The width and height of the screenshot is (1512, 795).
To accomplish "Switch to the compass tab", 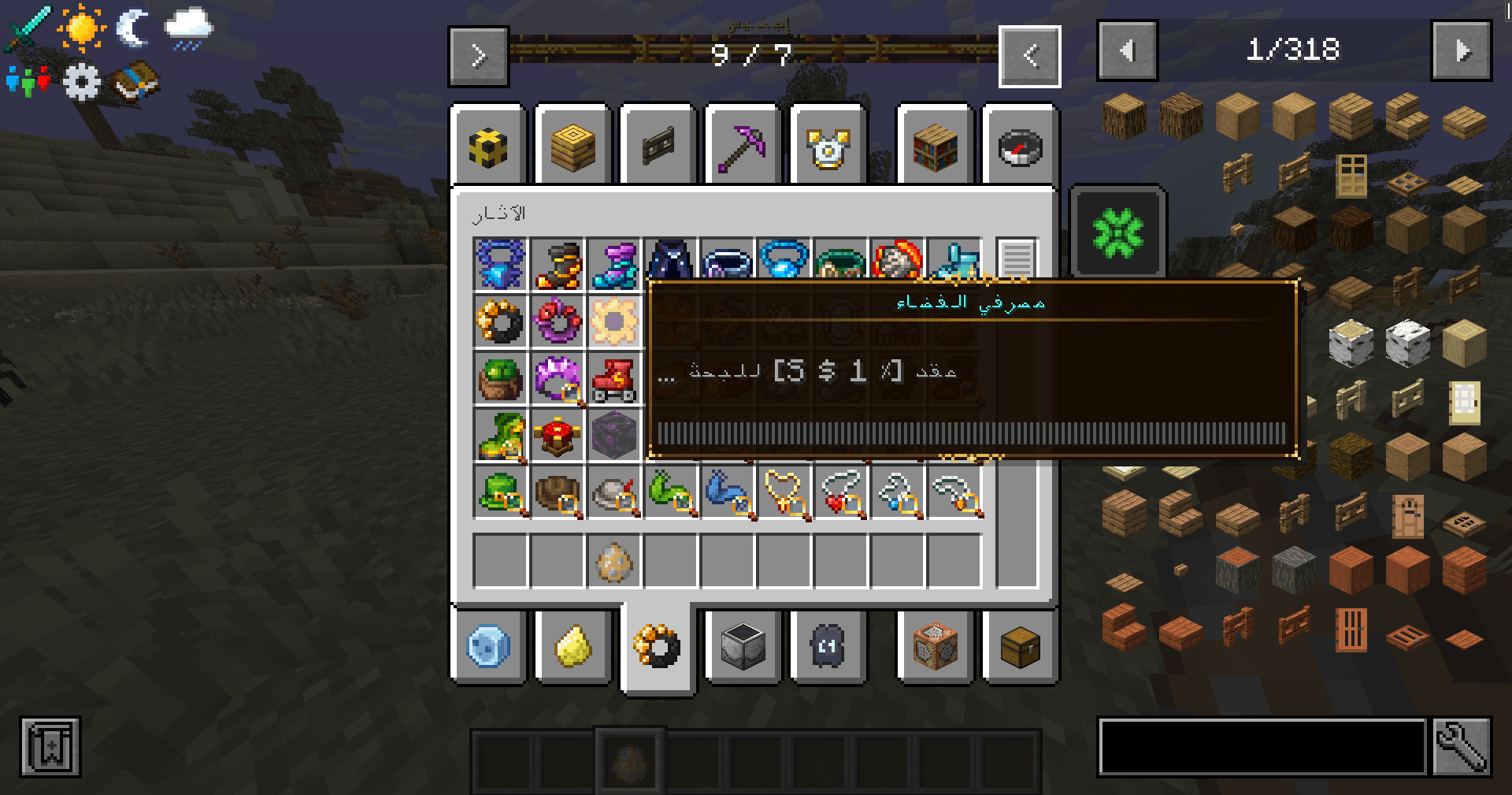I will 1020,147.
